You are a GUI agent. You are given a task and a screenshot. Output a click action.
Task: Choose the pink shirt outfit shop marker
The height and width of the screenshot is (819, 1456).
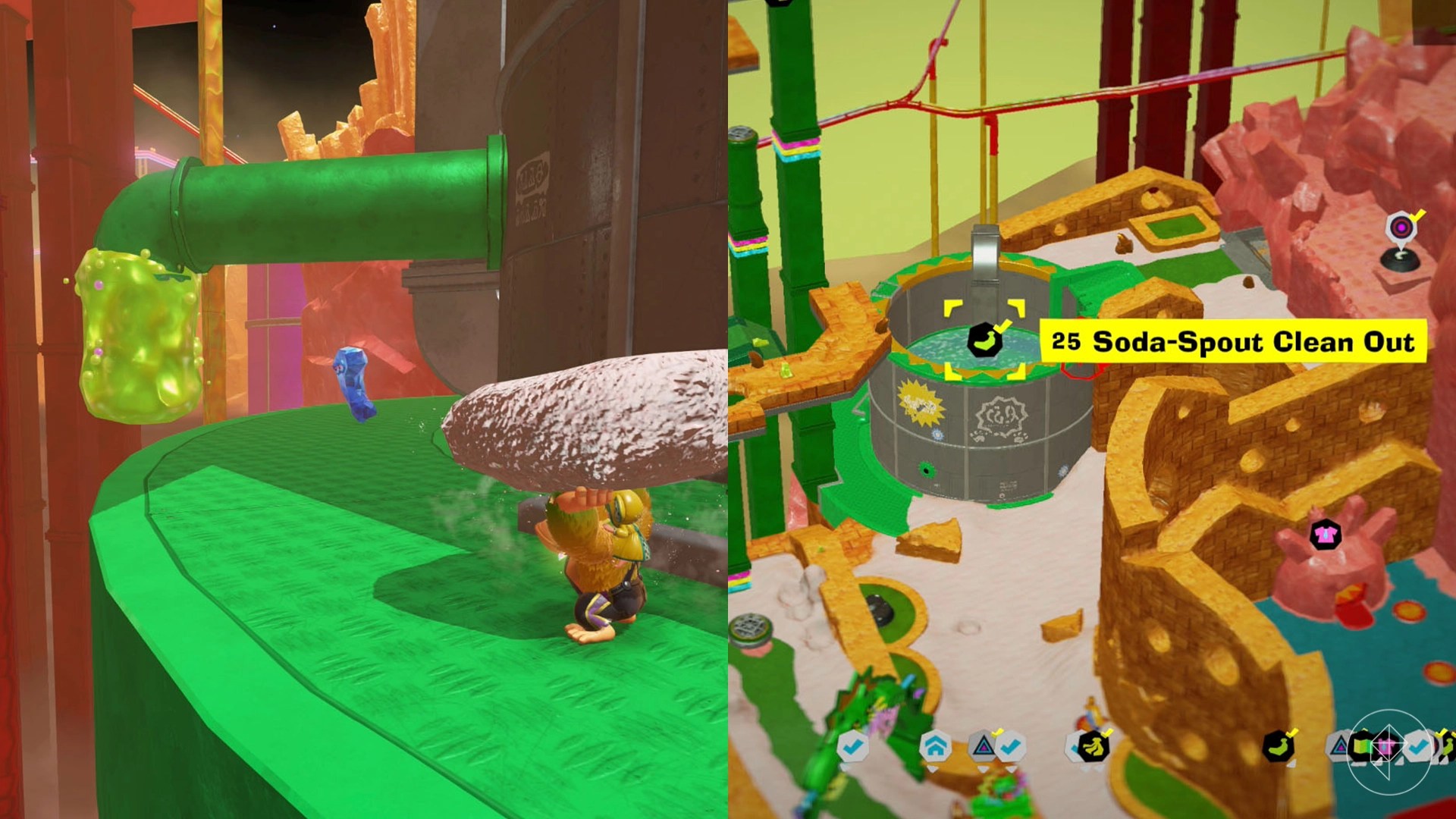(x=1325, y=535)
